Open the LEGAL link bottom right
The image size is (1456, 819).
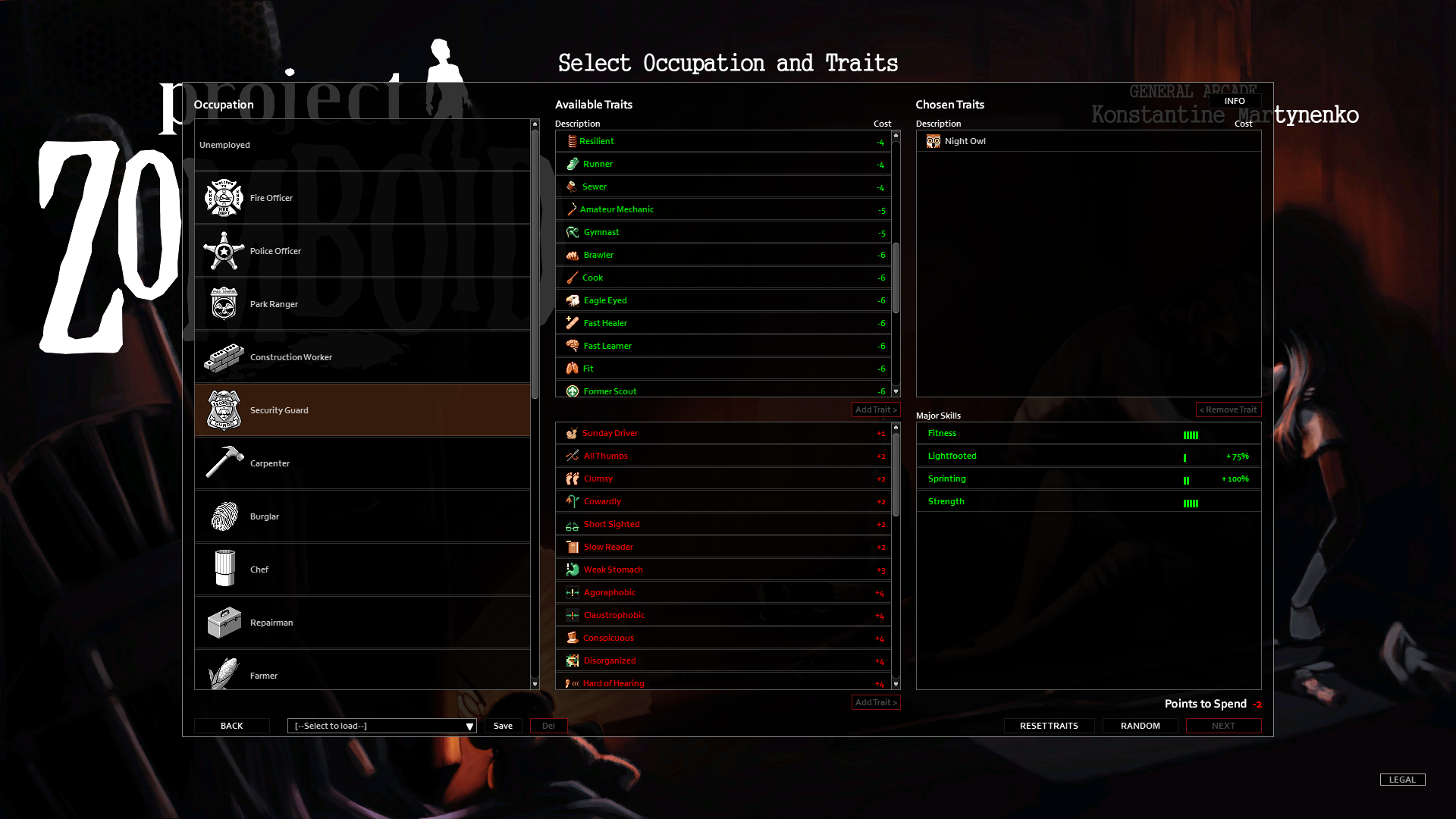1402,779
